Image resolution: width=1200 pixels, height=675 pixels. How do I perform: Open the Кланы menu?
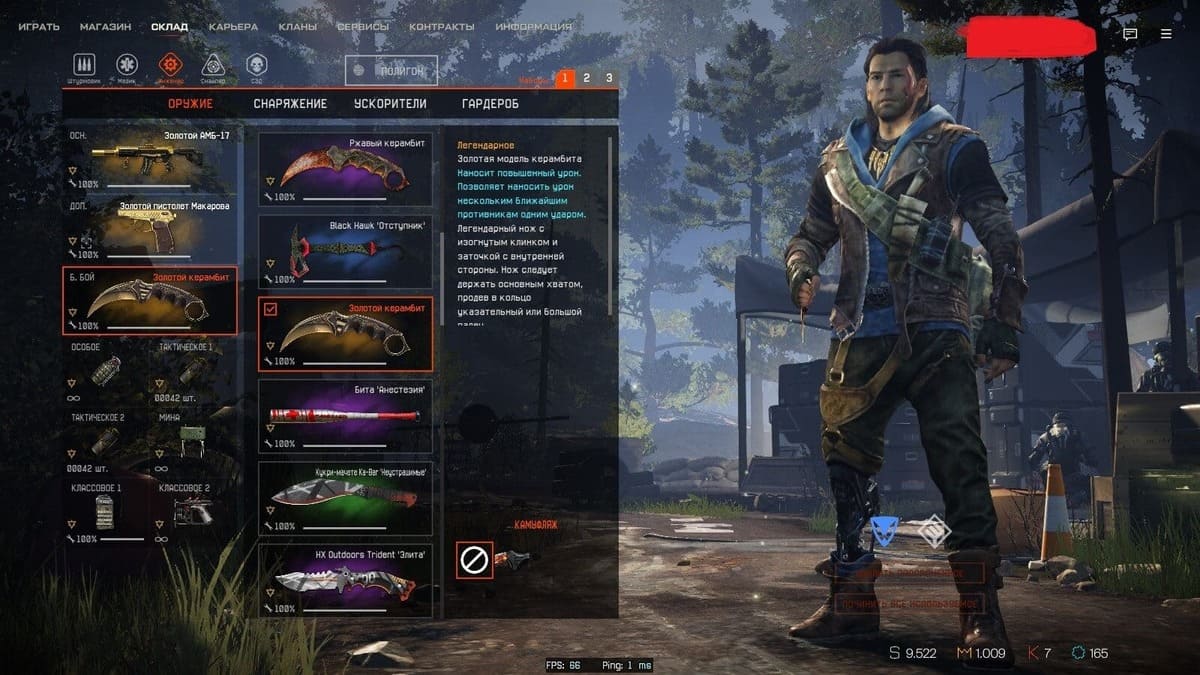pyautogui.click(x=298, y=27)
